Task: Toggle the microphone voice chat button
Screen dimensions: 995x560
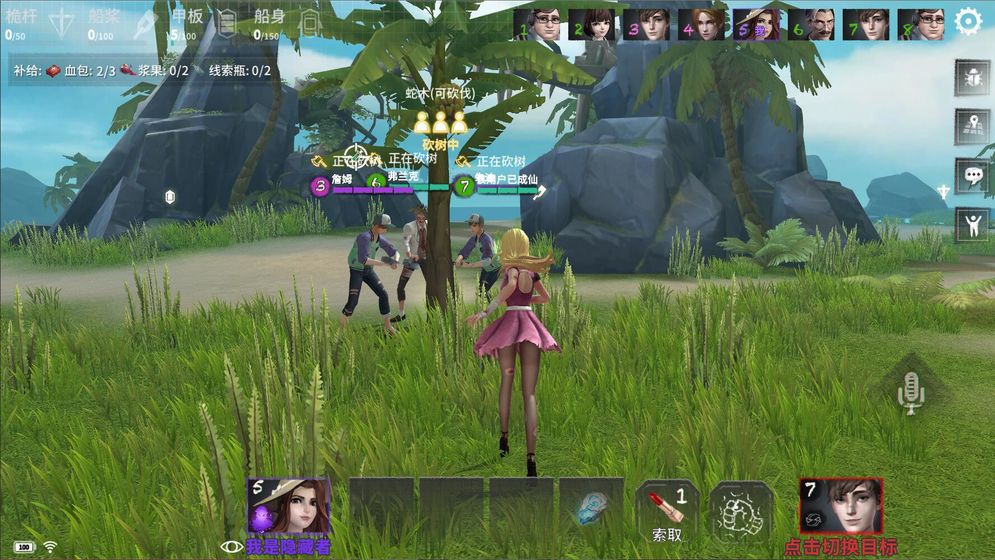Action: pyautogui.click(x=910, y=391)
